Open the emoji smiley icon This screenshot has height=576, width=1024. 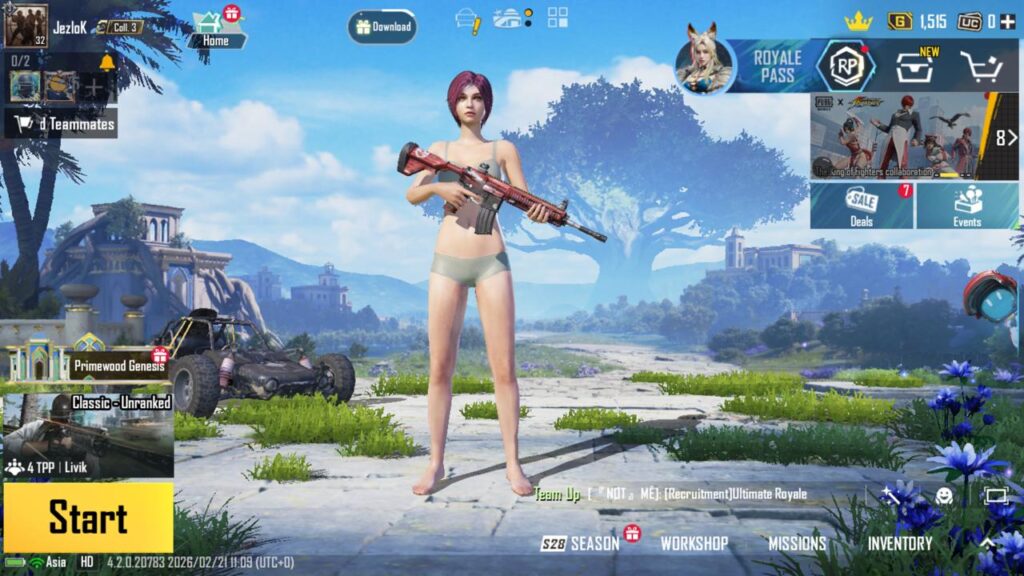[944, 495]
